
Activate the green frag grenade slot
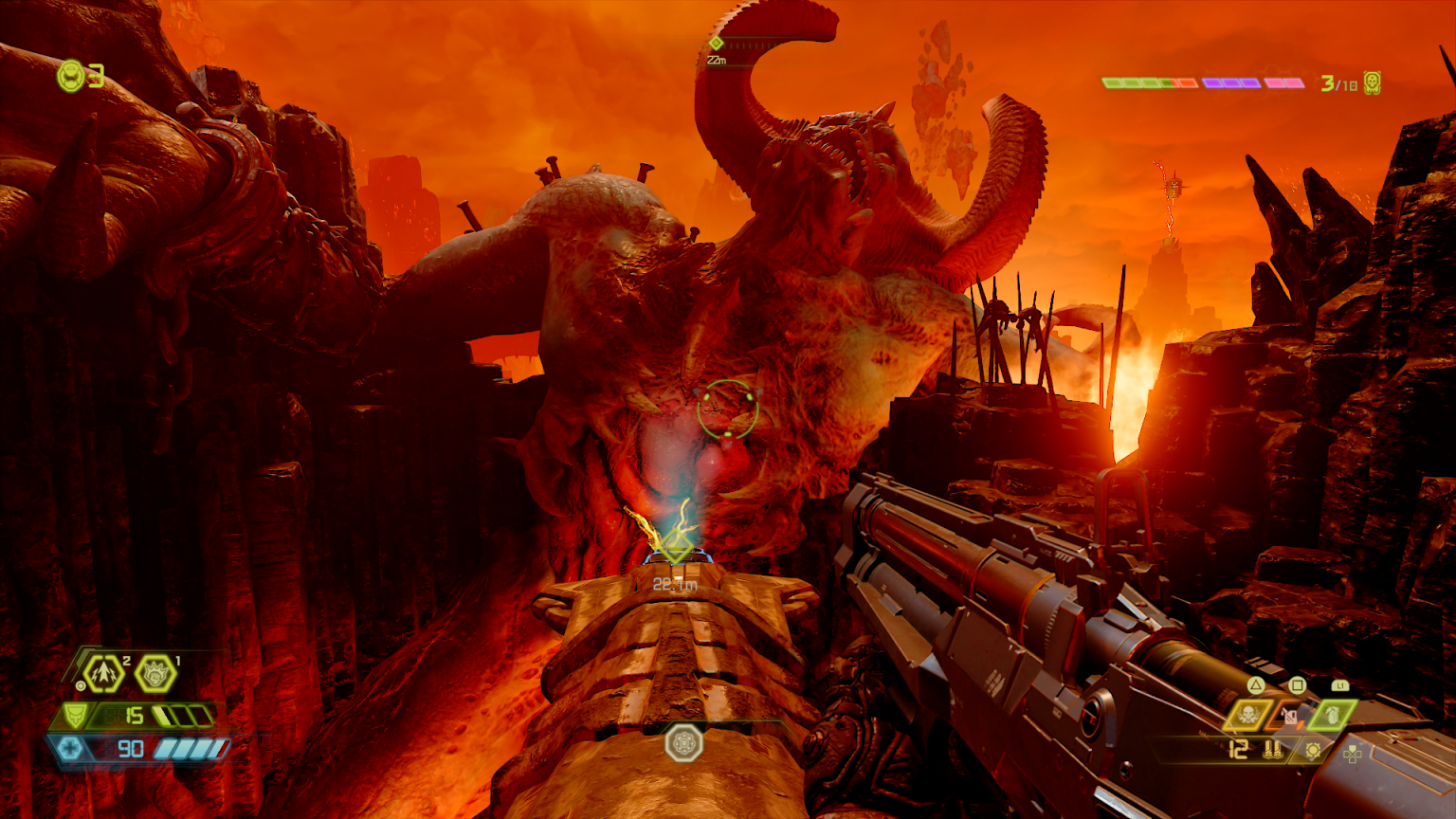point(1332,716)
